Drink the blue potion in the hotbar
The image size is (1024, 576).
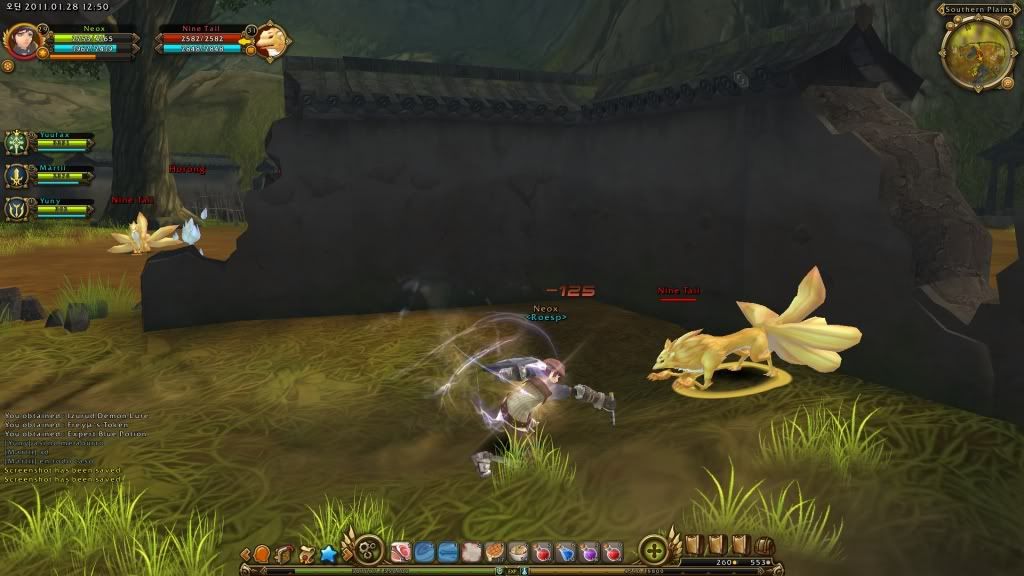[566, 552]
